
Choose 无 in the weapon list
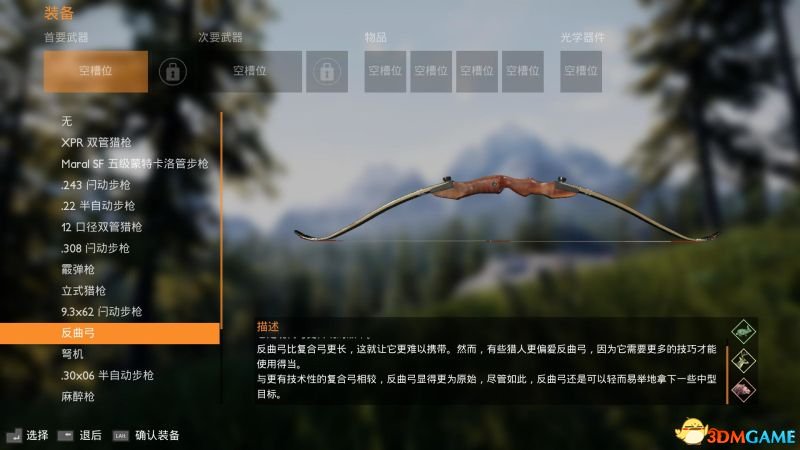coord(67,121)
